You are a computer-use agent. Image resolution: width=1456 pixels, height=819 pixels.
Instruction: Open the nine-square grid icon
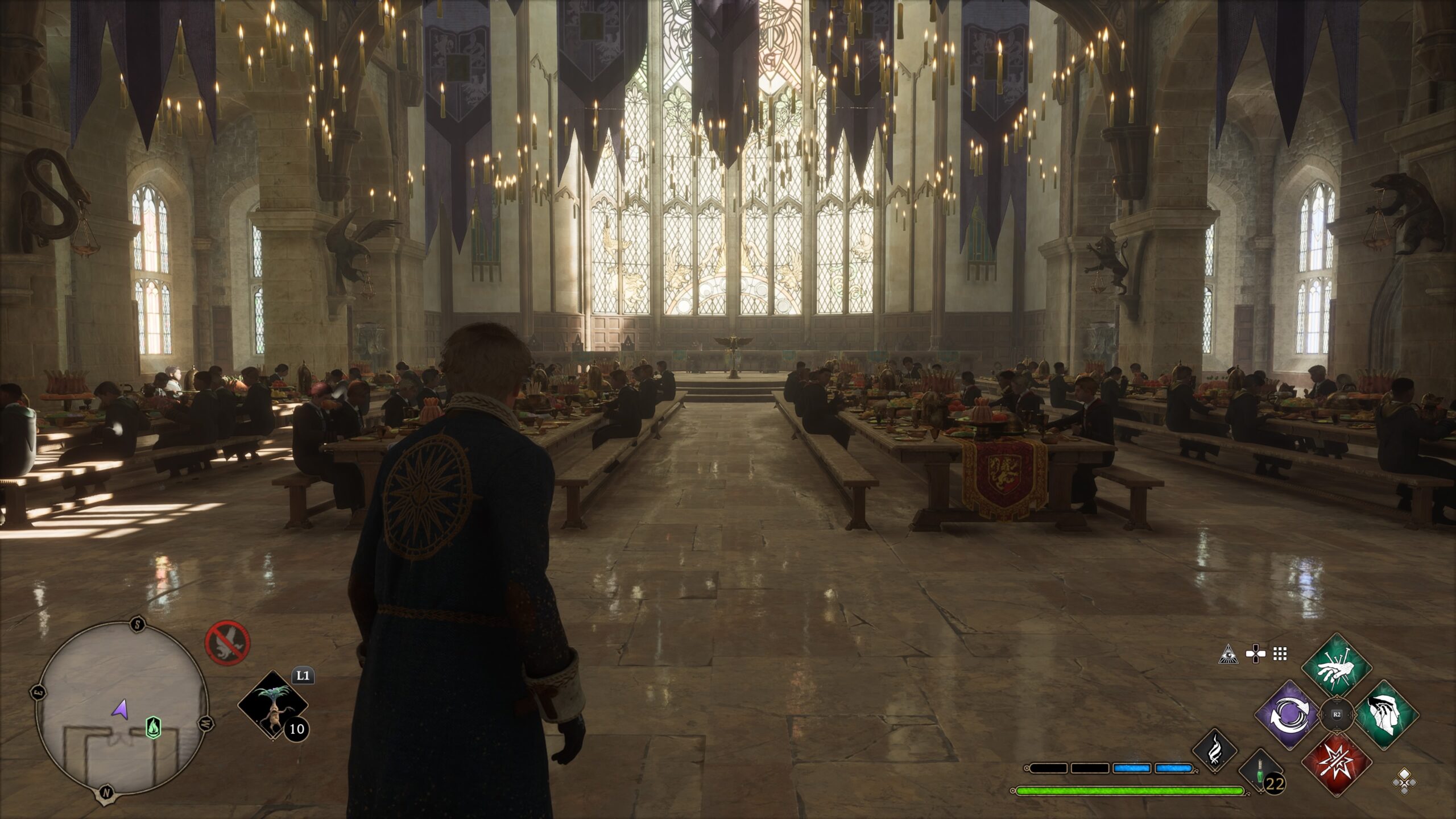click(1280, 654)
